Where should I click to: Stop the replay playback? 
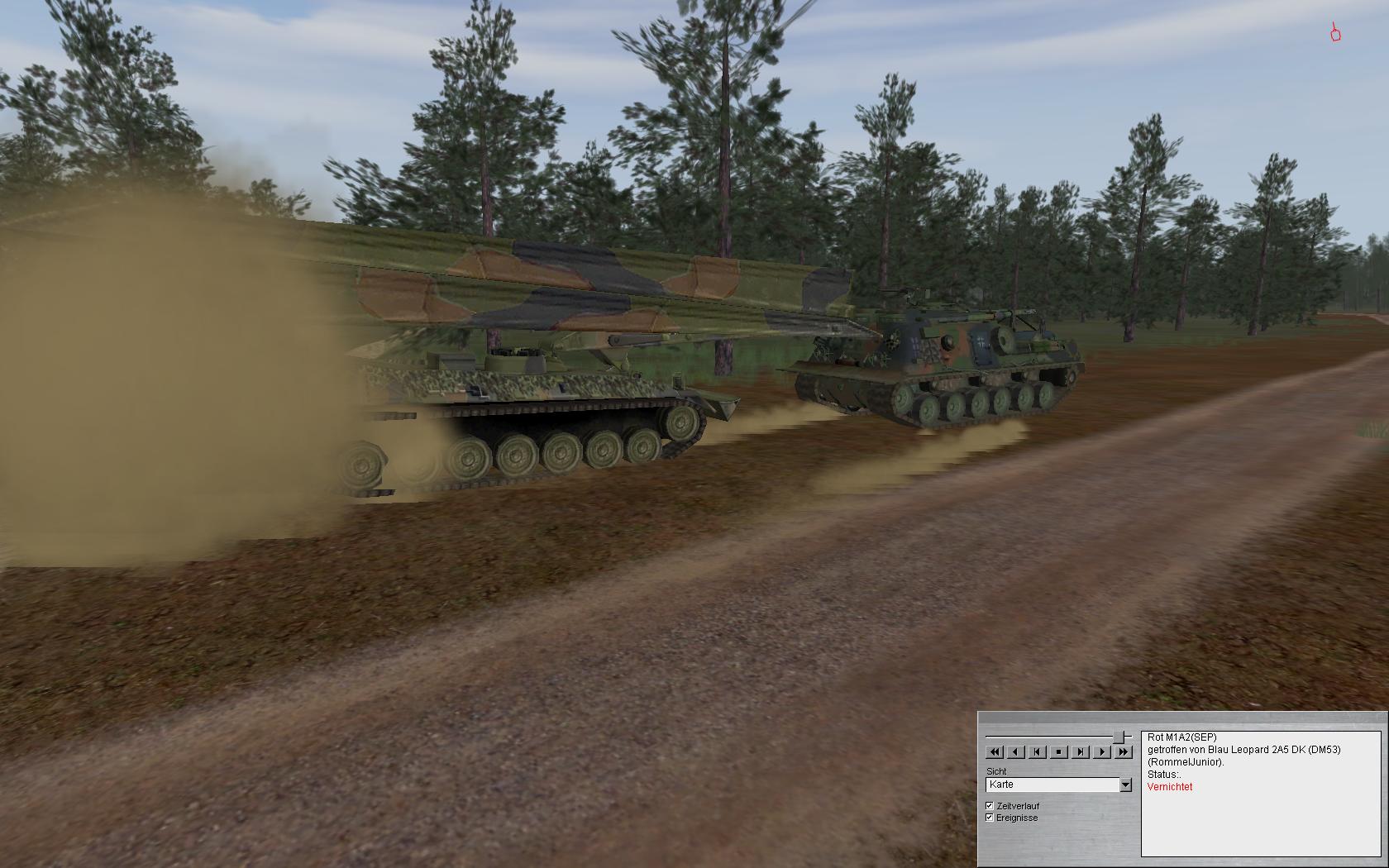click(1058, 752)
